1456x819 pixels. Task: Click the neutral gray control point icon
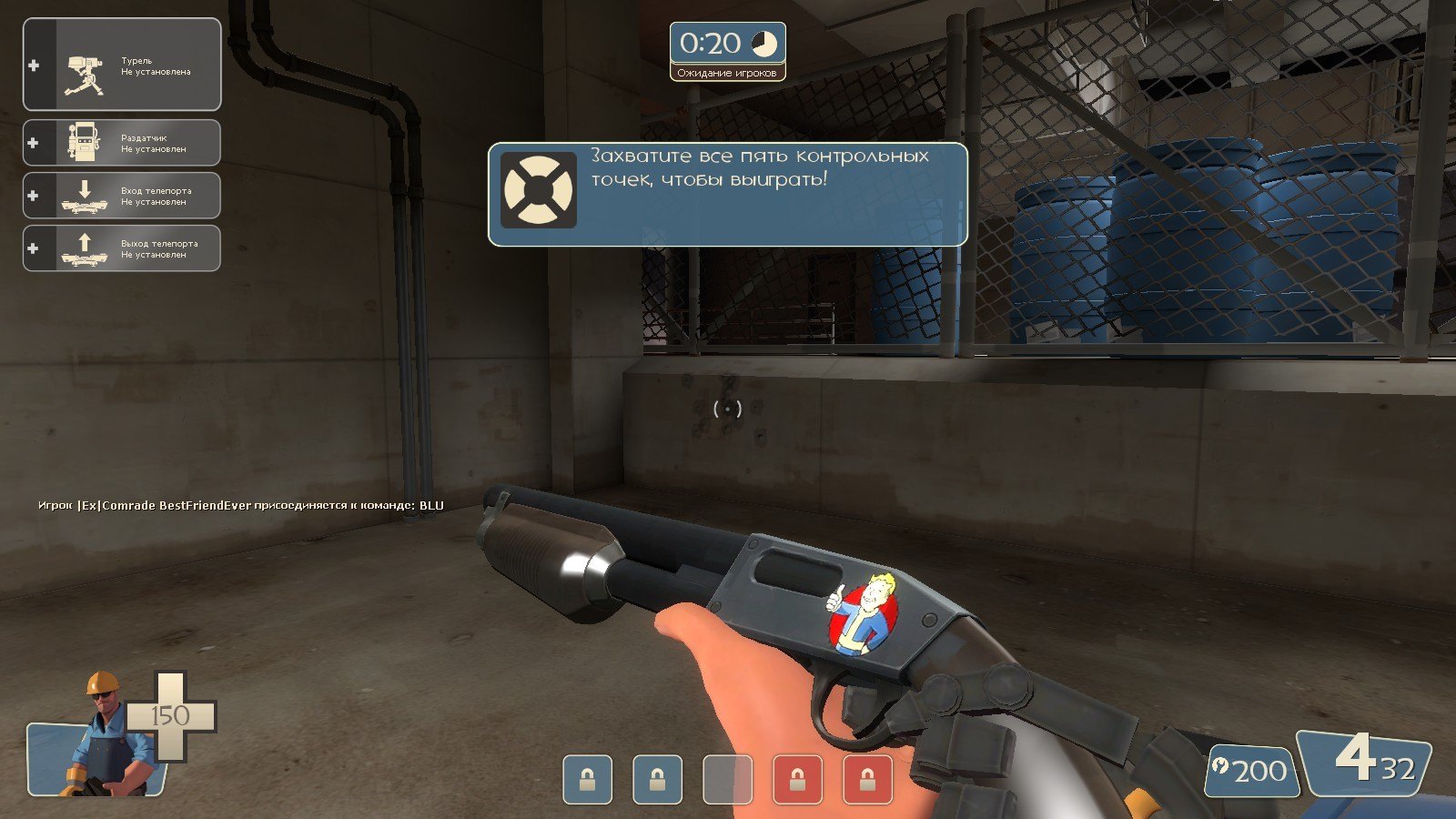[727, 780]
